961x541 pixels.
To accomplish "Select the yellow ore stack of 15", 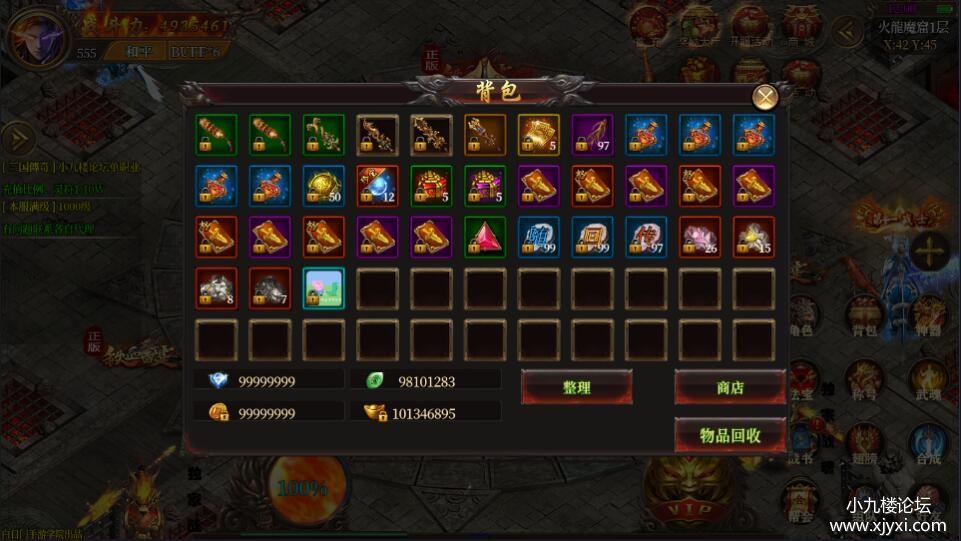I will 755,238.
